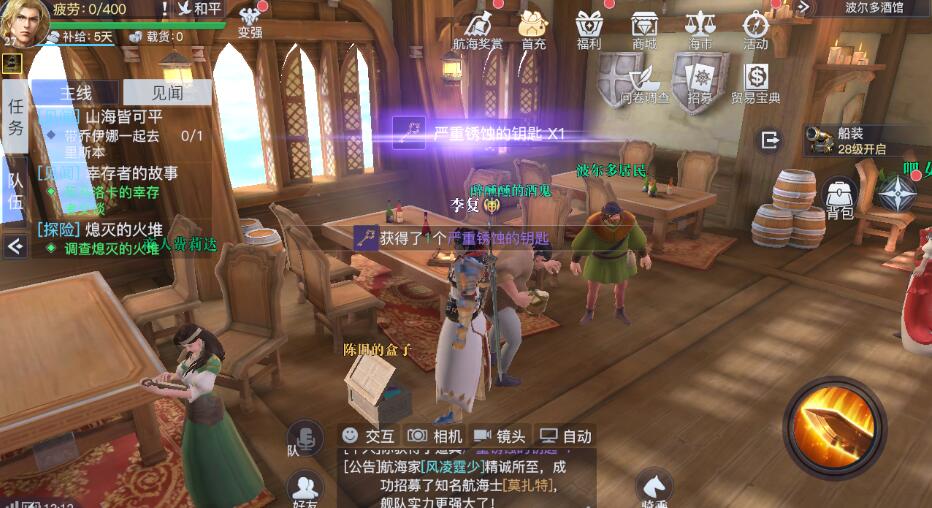Switch to the 队伍 team side tab
The height and width of the screenshot is (508, 932).
click(15, 190)
